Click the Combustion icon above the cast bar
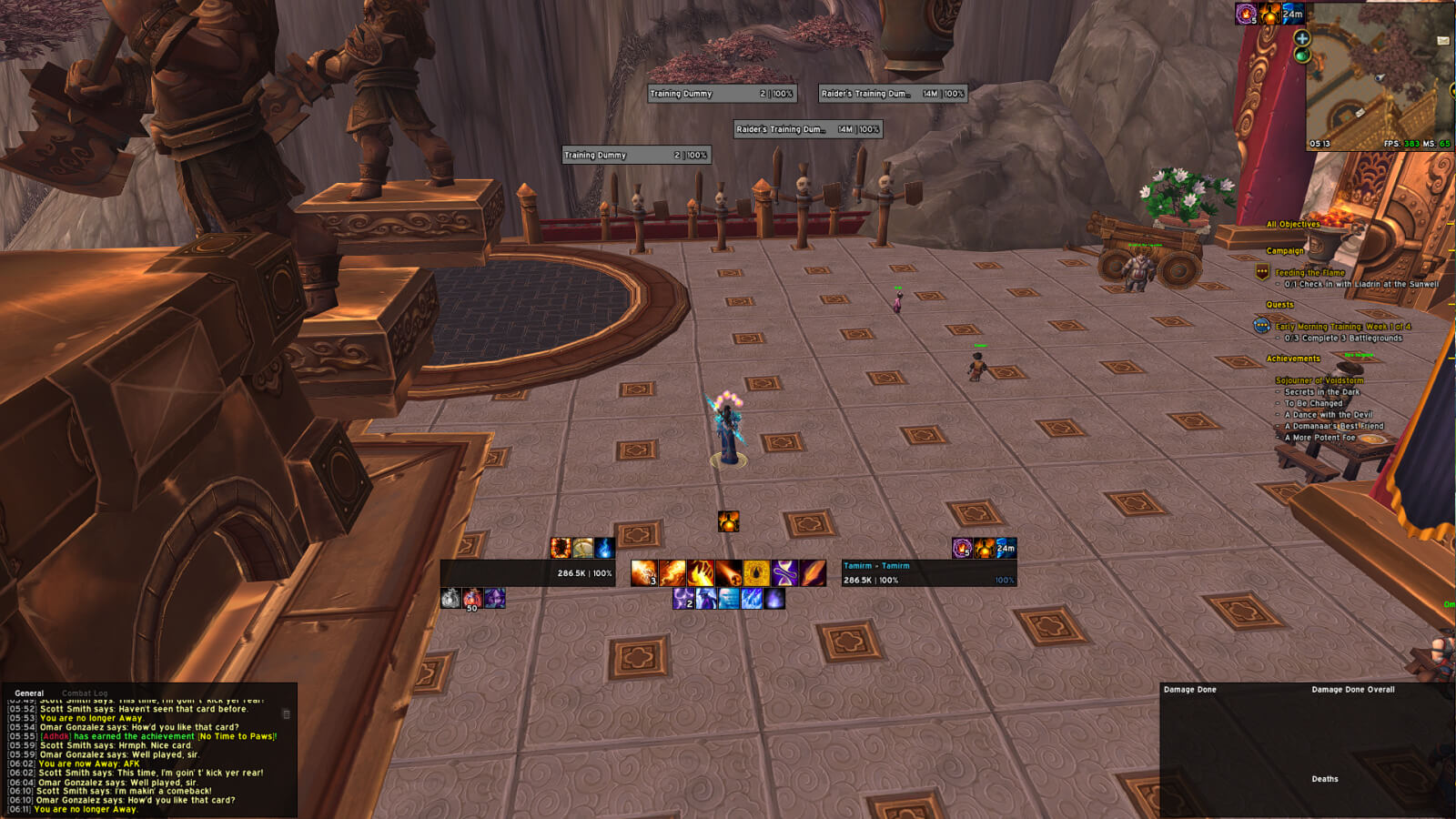1456x819 pixels. (728, 521)
